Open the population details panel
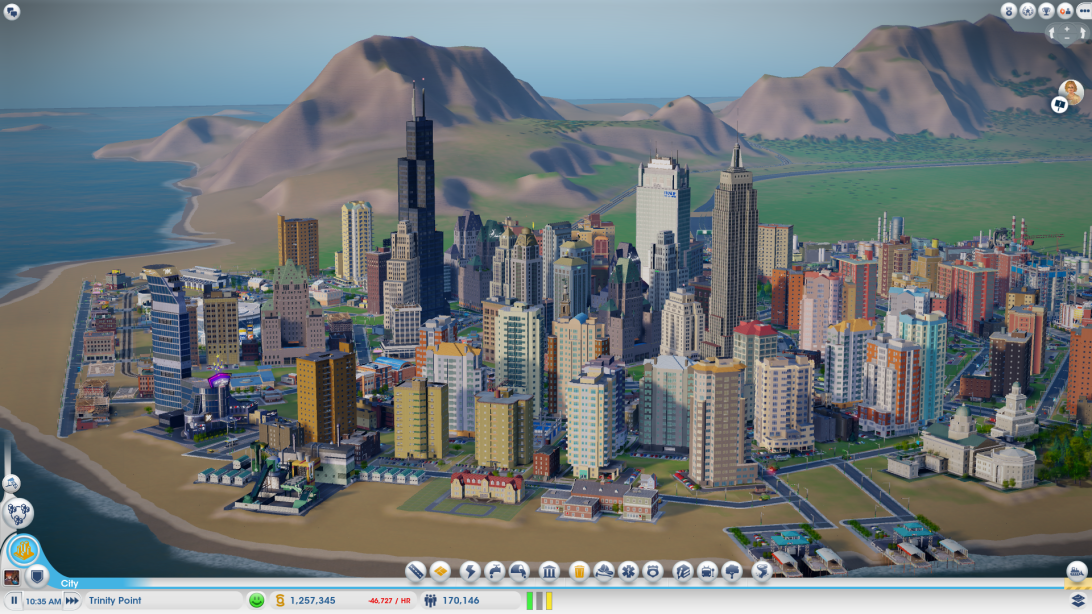1092x614 pixels. click(x=452, y=601)
